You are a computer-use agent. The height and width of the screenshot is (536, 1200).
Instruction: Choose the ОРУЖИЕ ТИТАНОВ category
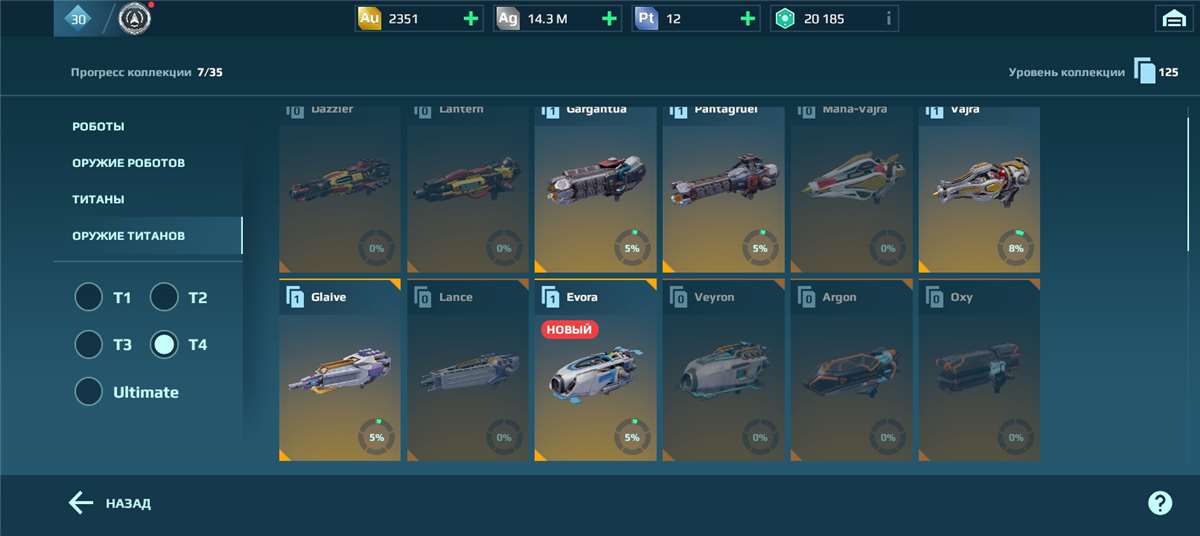click(128, 236)
